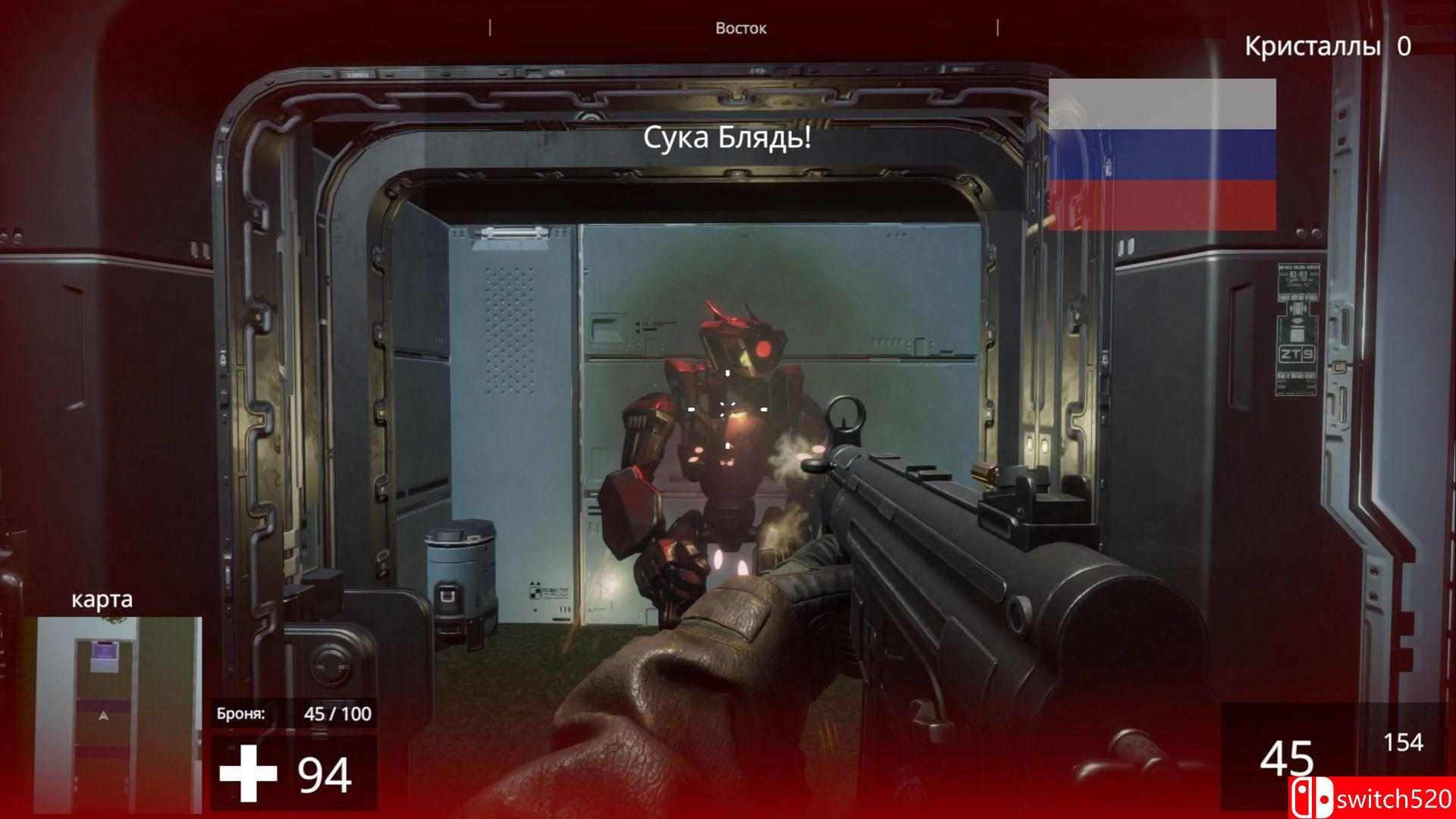This screenshot has width=1456, height=819.
Task: Click the armor value bar
Action: [x=340, y=713]
